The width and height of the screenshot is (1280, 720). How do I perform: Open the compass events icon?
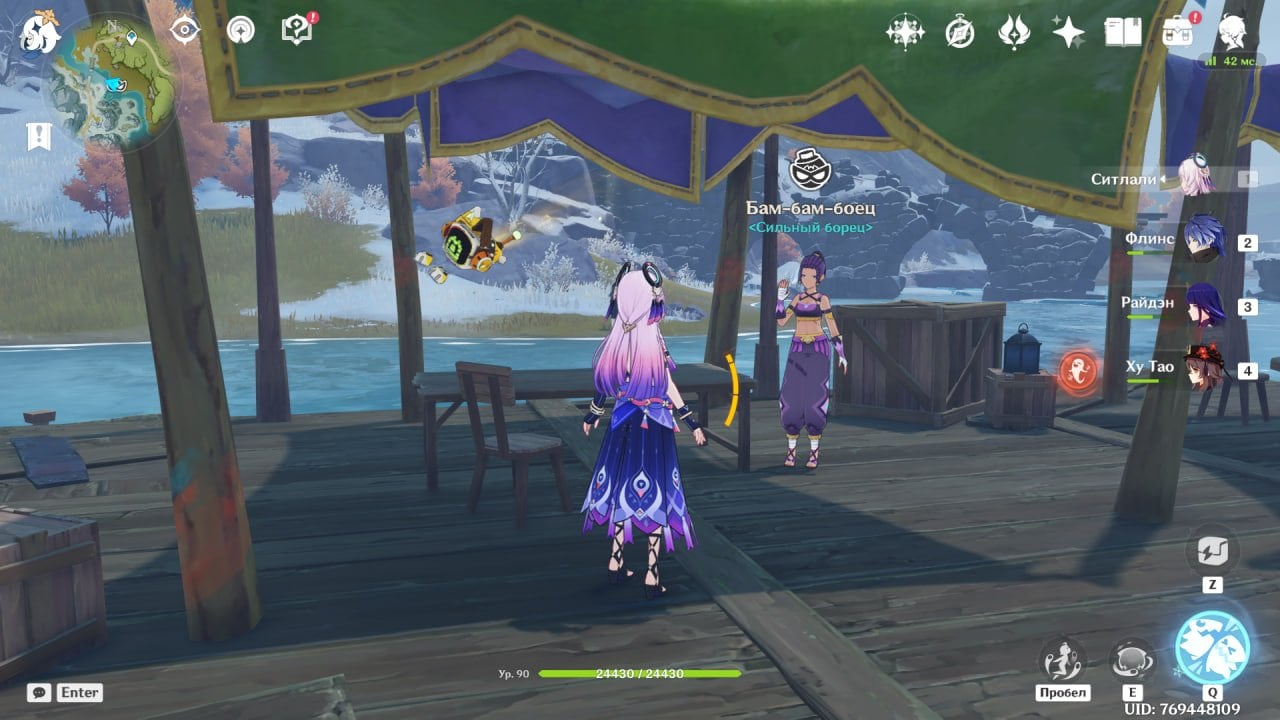[x=960, y=32]
